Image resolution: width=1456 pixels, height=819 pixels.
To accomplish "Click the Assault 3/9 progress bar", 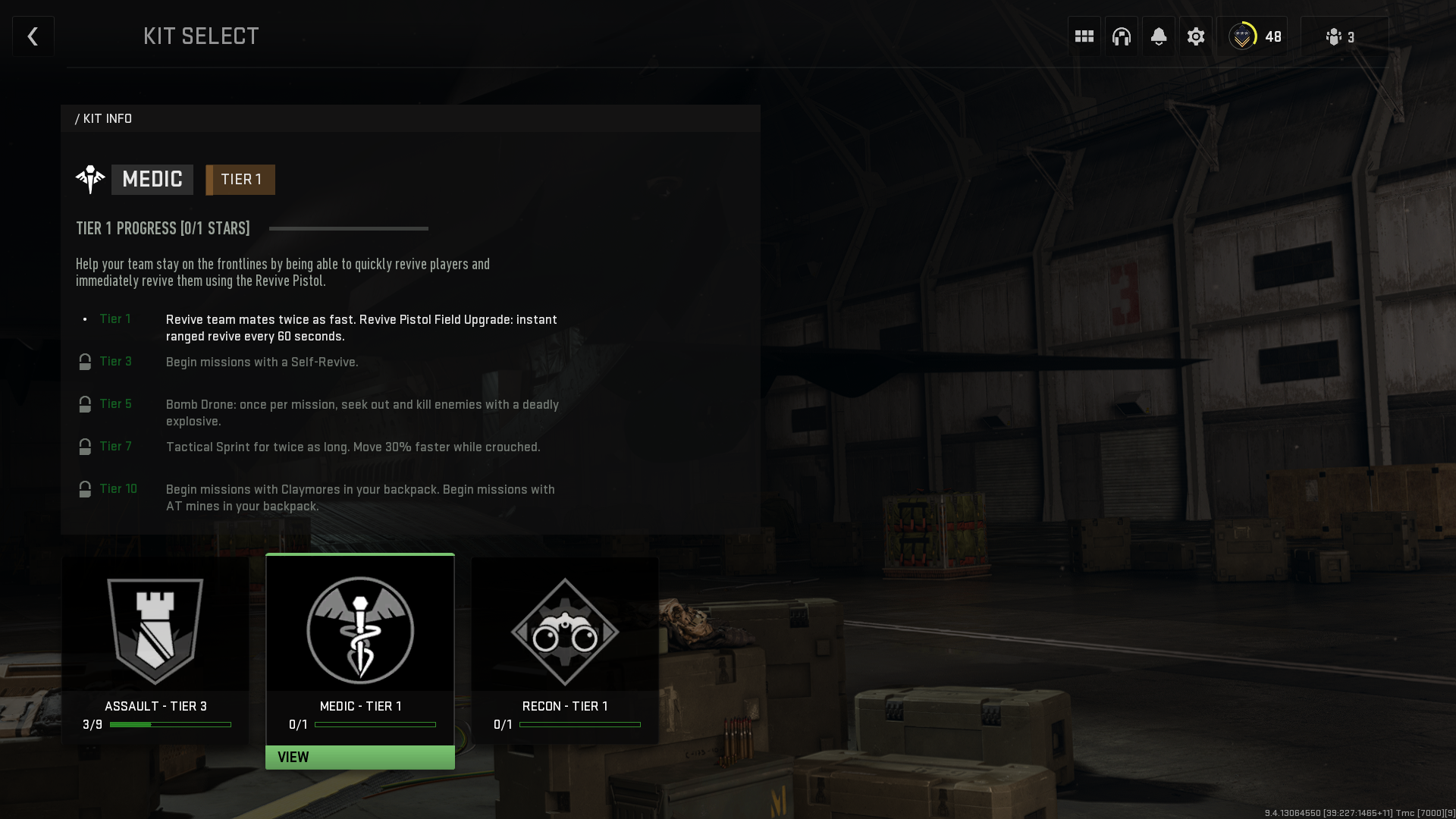I will point(171,724).
